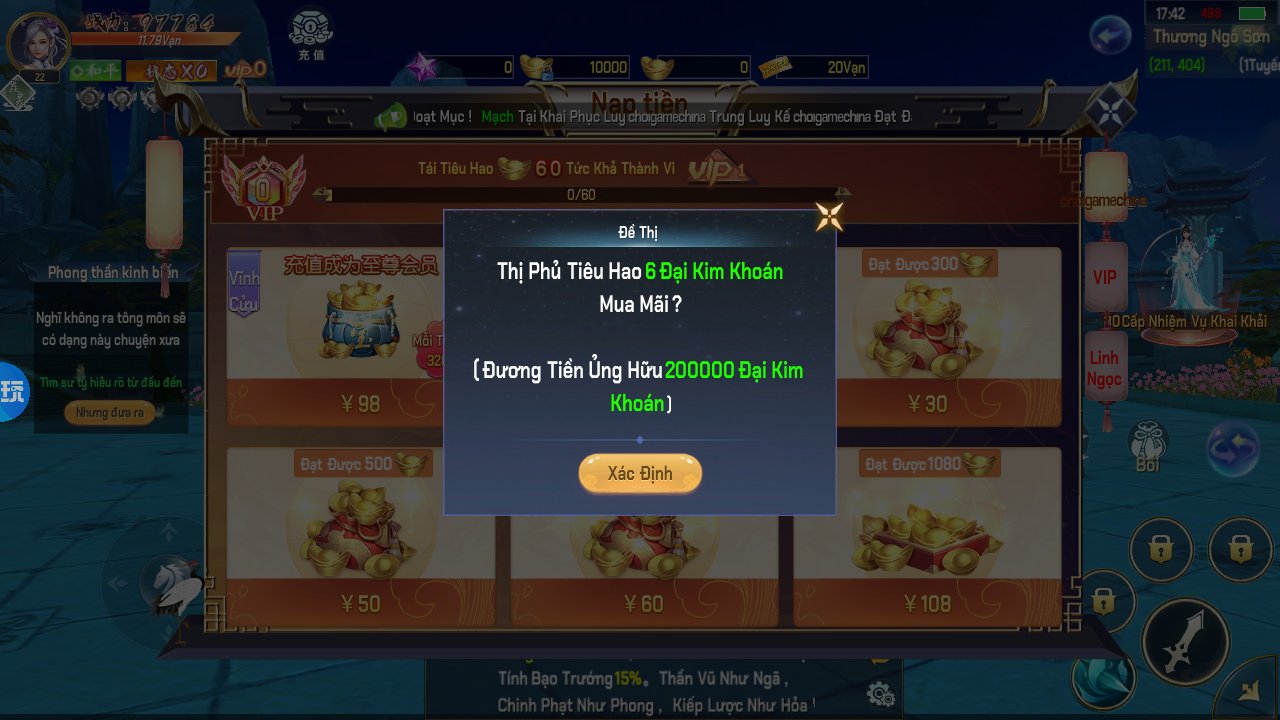Switch to the VIP tab on right sidebar
Viewport: 1280px width, 720px height.
tap(1105, 278)
